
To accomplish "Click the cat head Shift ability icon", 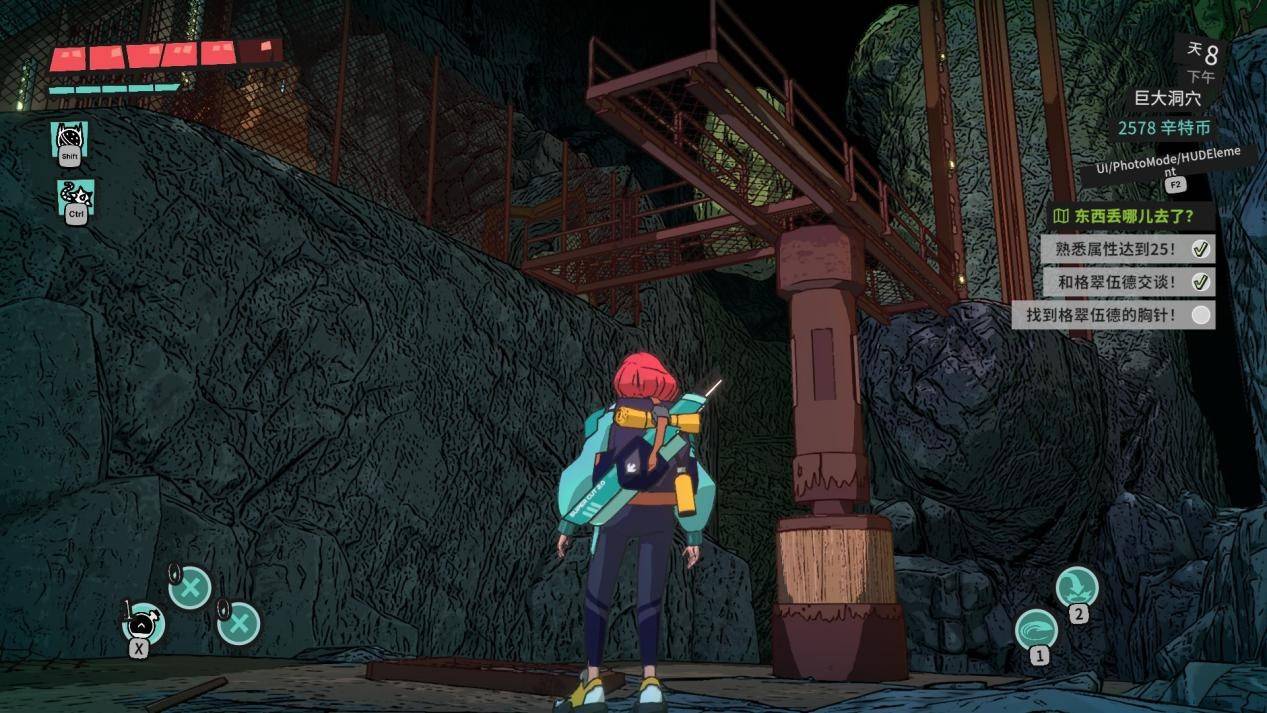I will click(69, 139).
